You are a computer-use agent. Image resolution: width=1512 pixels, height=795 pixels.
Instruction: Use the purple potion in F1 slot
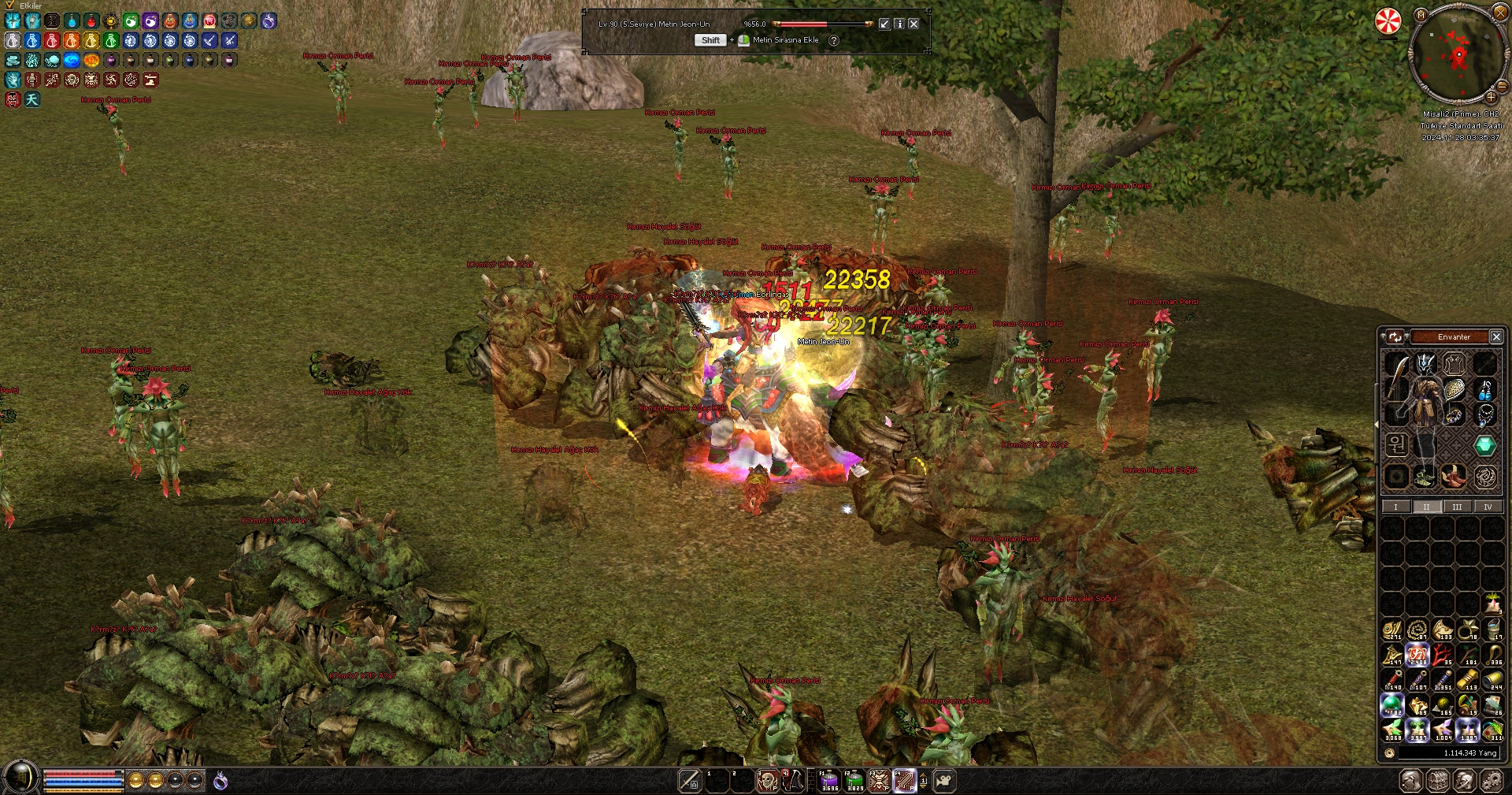click(830, 780)
